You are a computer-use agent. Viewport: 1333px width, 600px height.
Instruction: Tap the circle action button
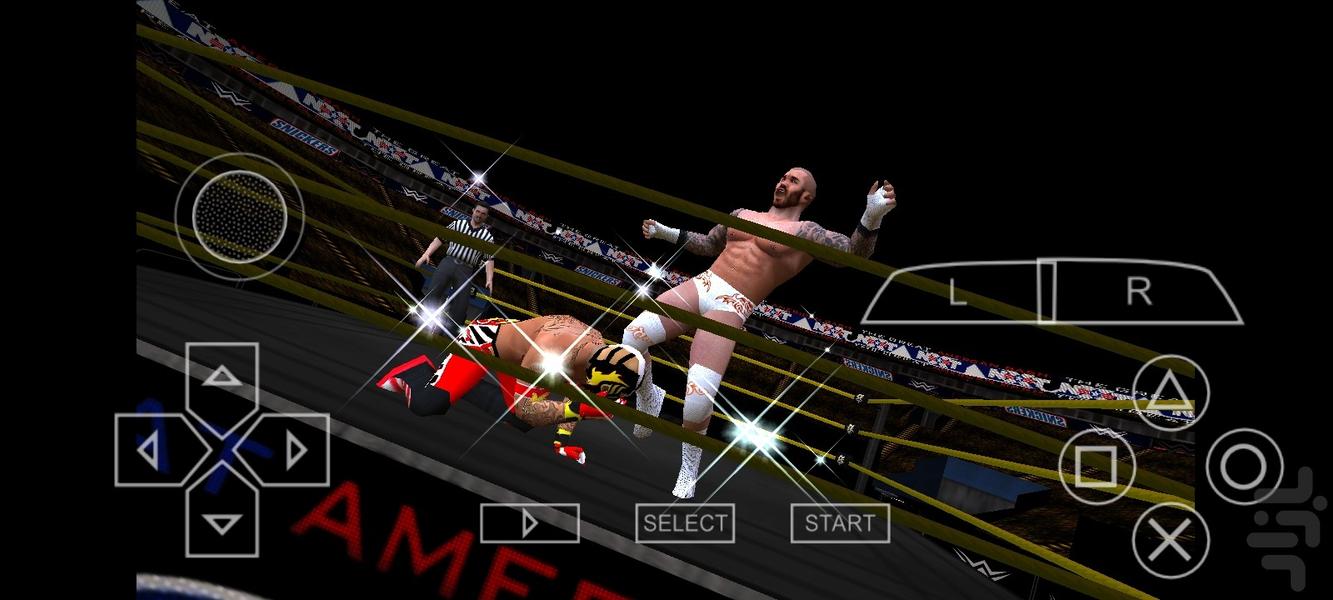coord(1244,466)
